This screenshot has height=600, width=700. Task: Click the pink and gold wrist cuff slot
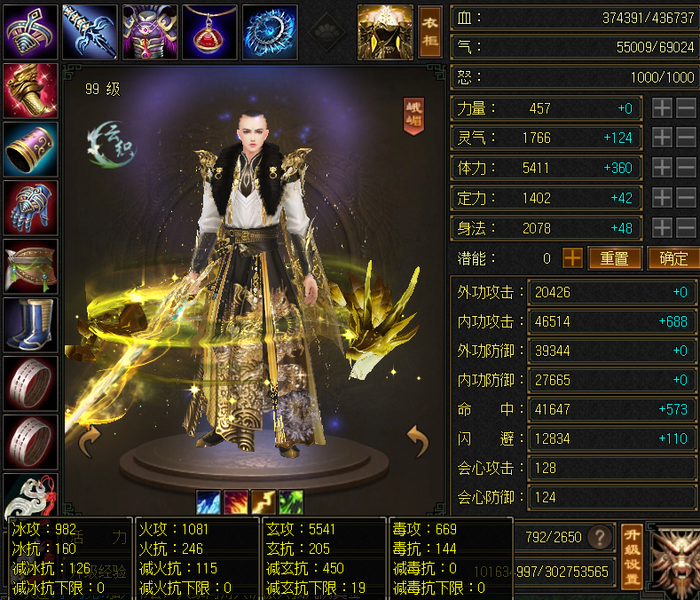pos(30,149)
